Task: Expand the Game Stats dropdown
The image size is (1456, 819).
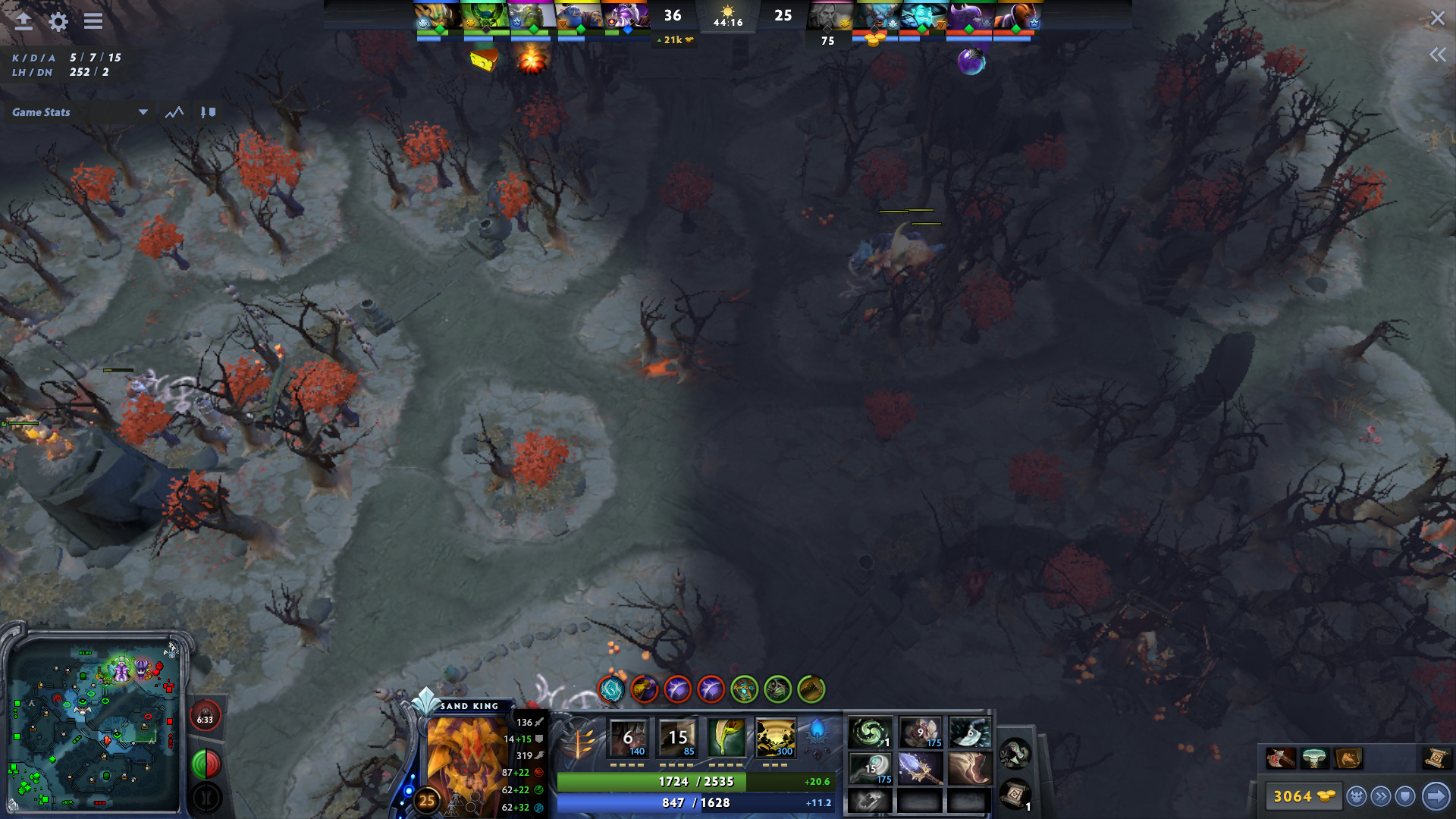Action: point(143,112)
